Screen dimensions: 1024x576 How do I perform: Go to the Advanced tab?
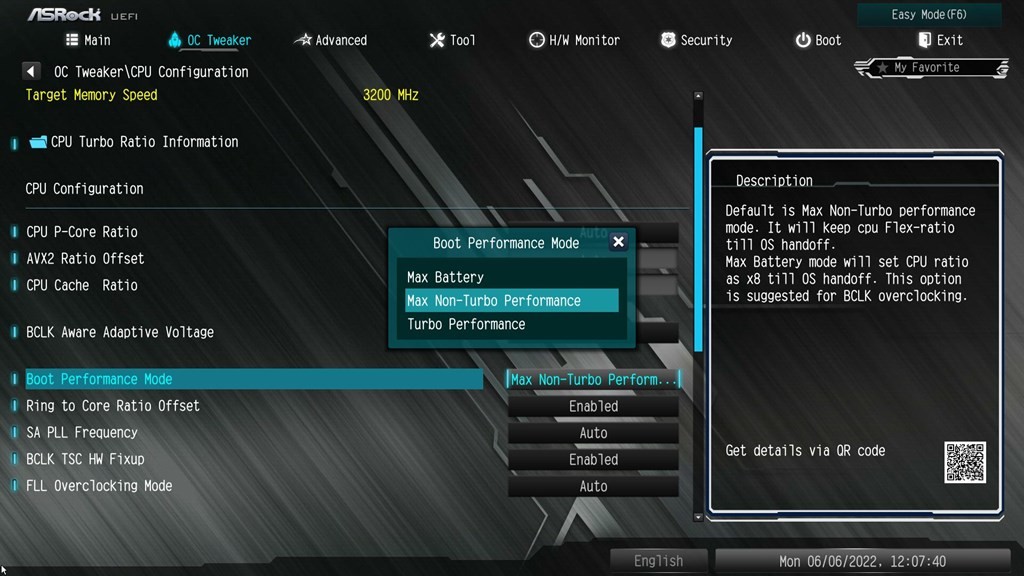(x=331, y=40)
